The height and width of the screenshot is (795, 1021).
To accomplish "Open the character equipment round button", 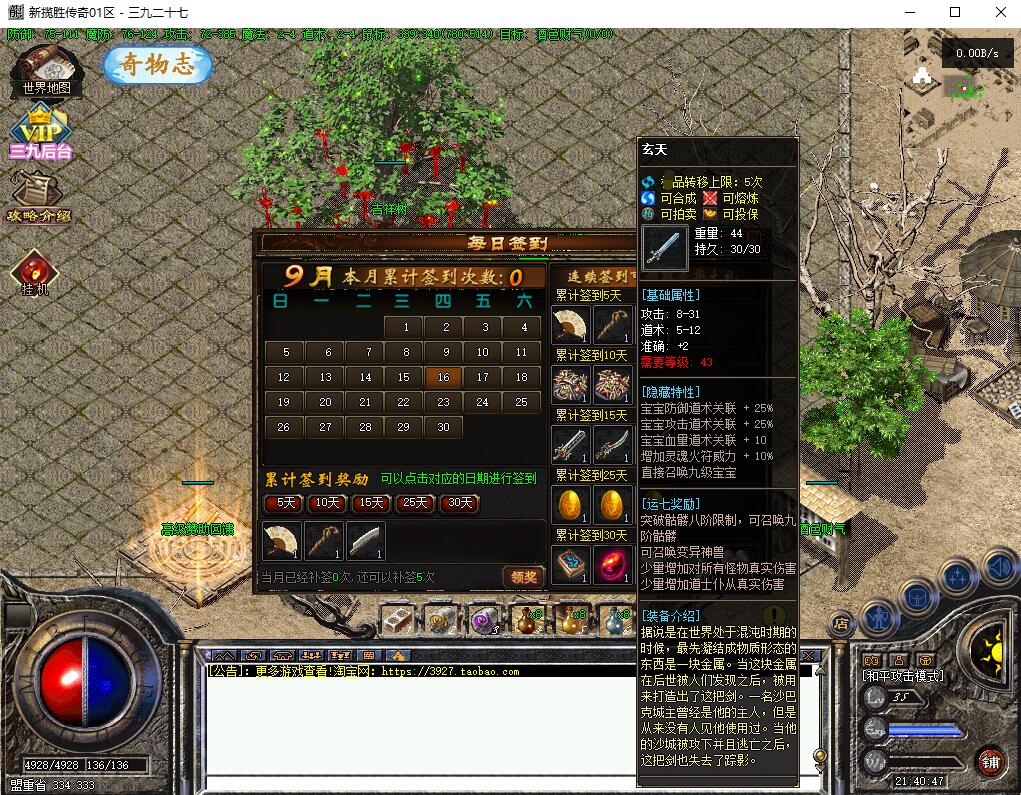I will pyautogui.click(x=879, y=617).
